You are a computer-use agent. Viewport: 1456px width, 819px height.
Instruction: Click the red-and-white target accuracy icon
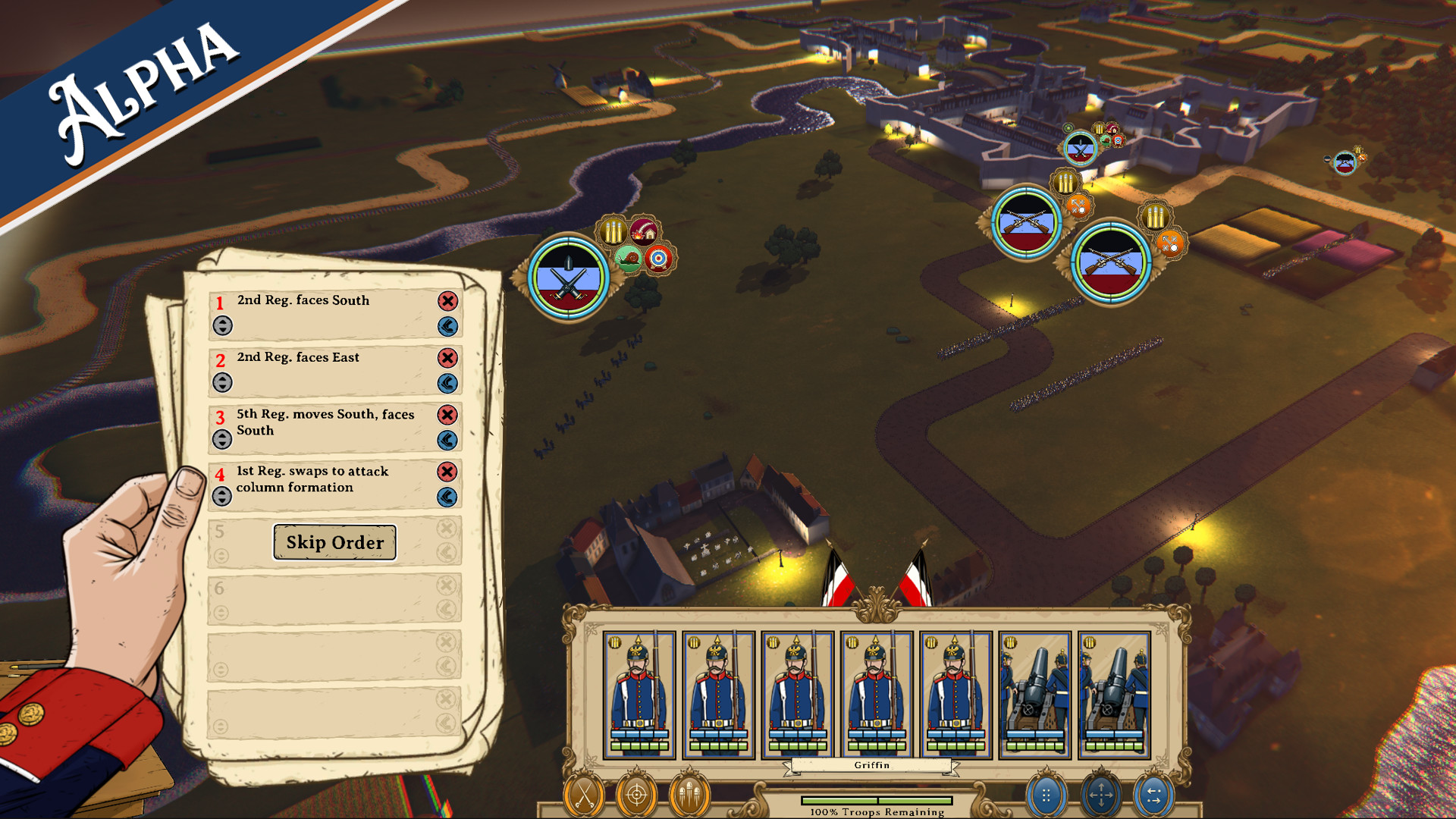(x=658, y=259)
